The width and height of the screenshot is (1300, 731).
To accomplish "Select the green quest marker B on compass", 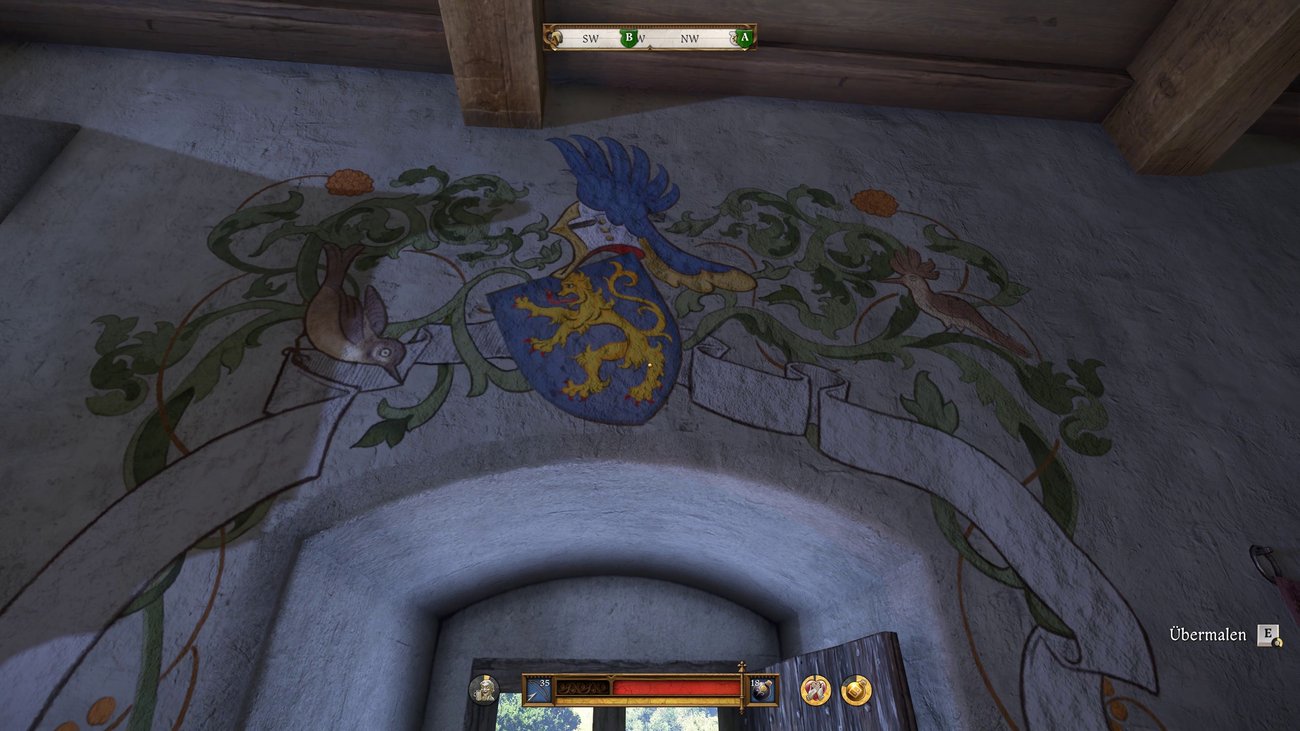I will 629,37.
